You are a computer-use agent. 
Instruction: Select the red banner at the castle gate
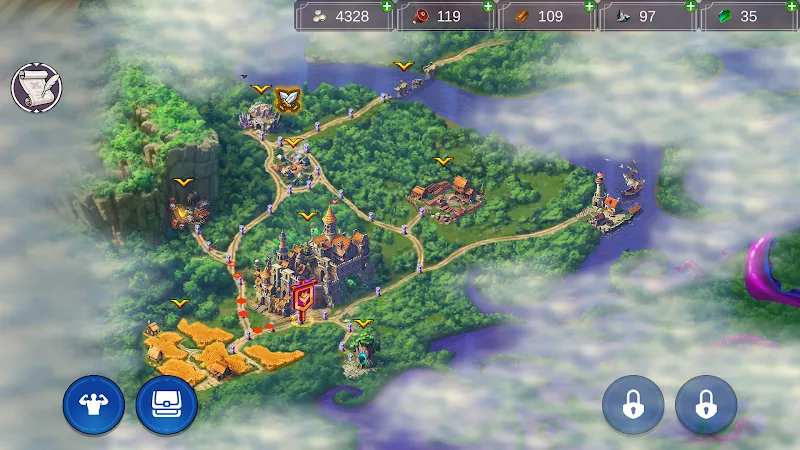point(302,297)
